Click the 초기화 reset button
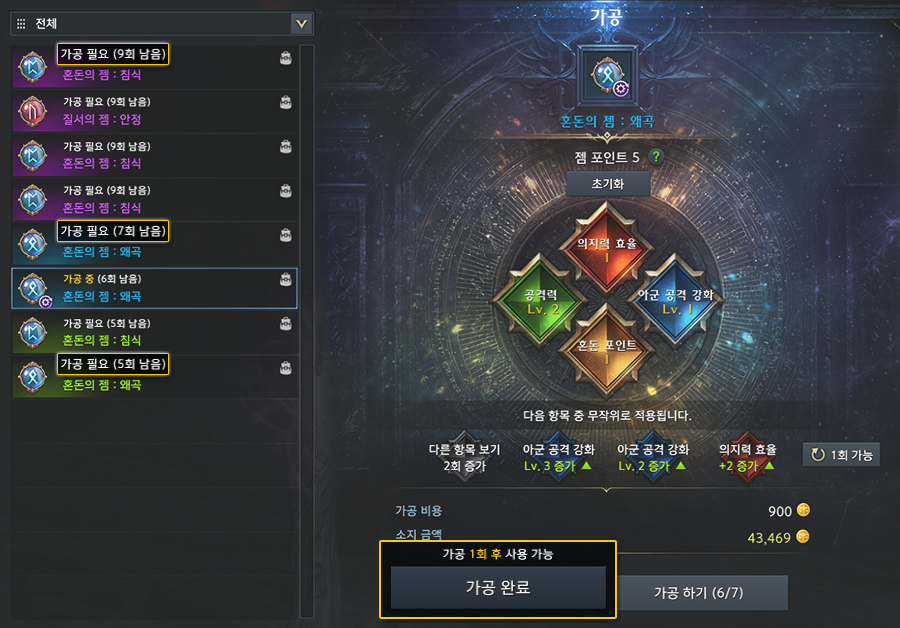This screenshot has height=628, width=900. pos(607,186)
